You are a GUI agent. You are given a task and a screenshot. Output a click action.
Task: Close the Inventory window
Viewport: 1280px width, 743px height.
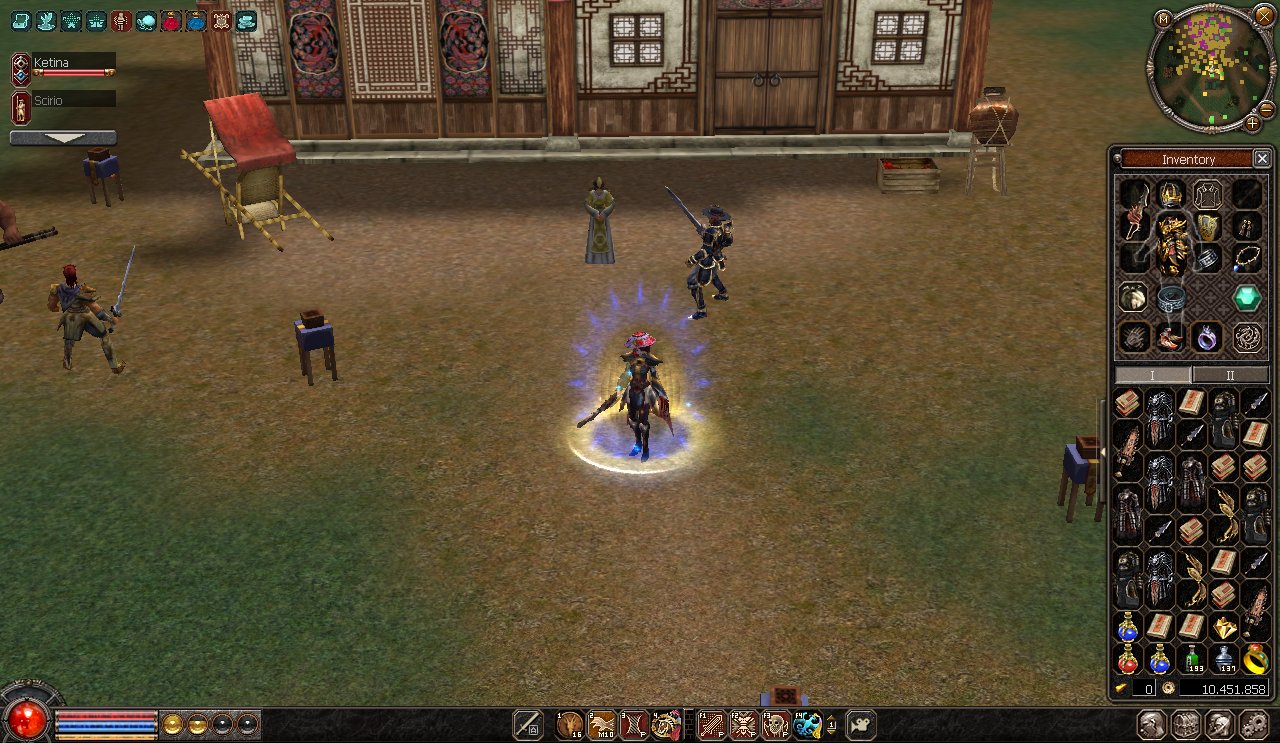(1262, 159)
